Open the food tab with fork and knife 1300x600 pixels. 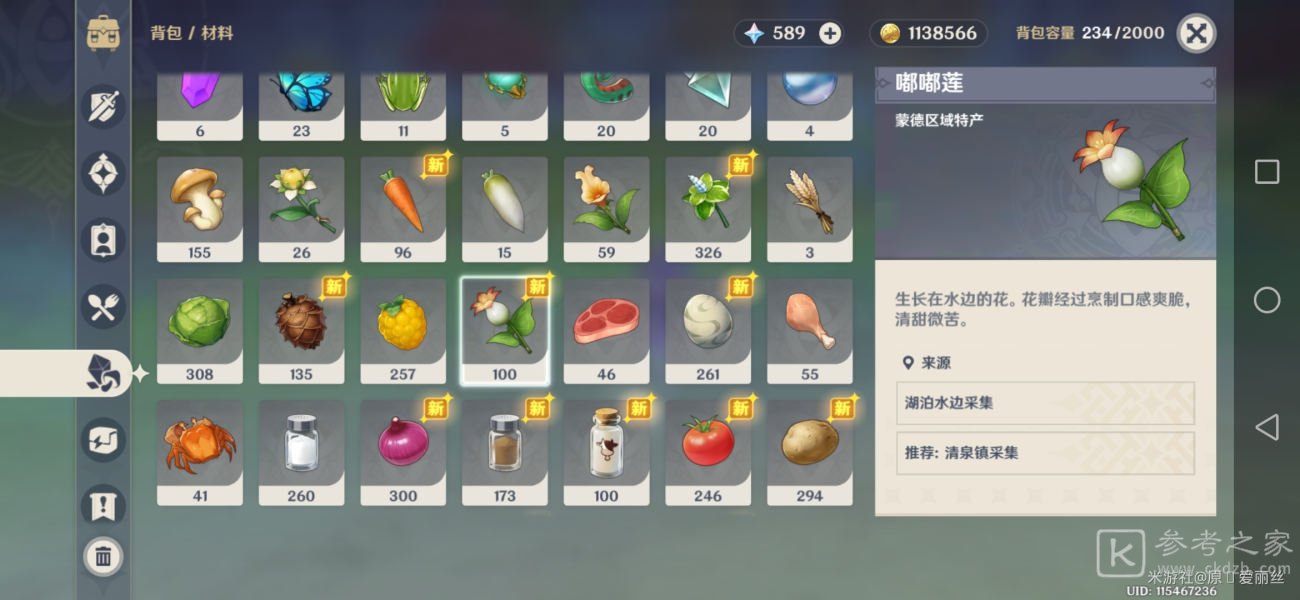click(104, 306)
